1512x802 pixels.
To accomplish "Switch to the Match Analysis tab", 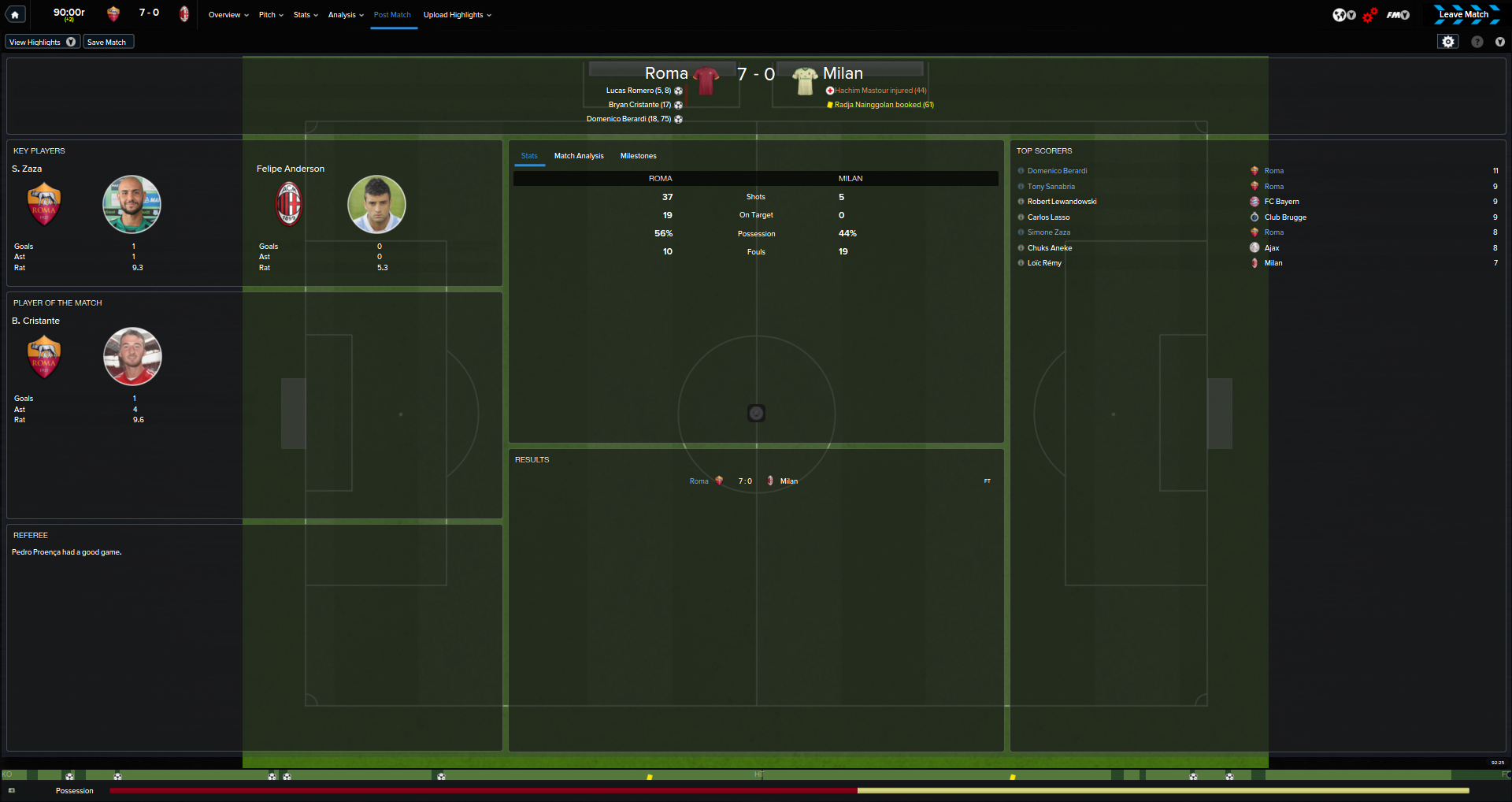I will [x=579, y=156].
